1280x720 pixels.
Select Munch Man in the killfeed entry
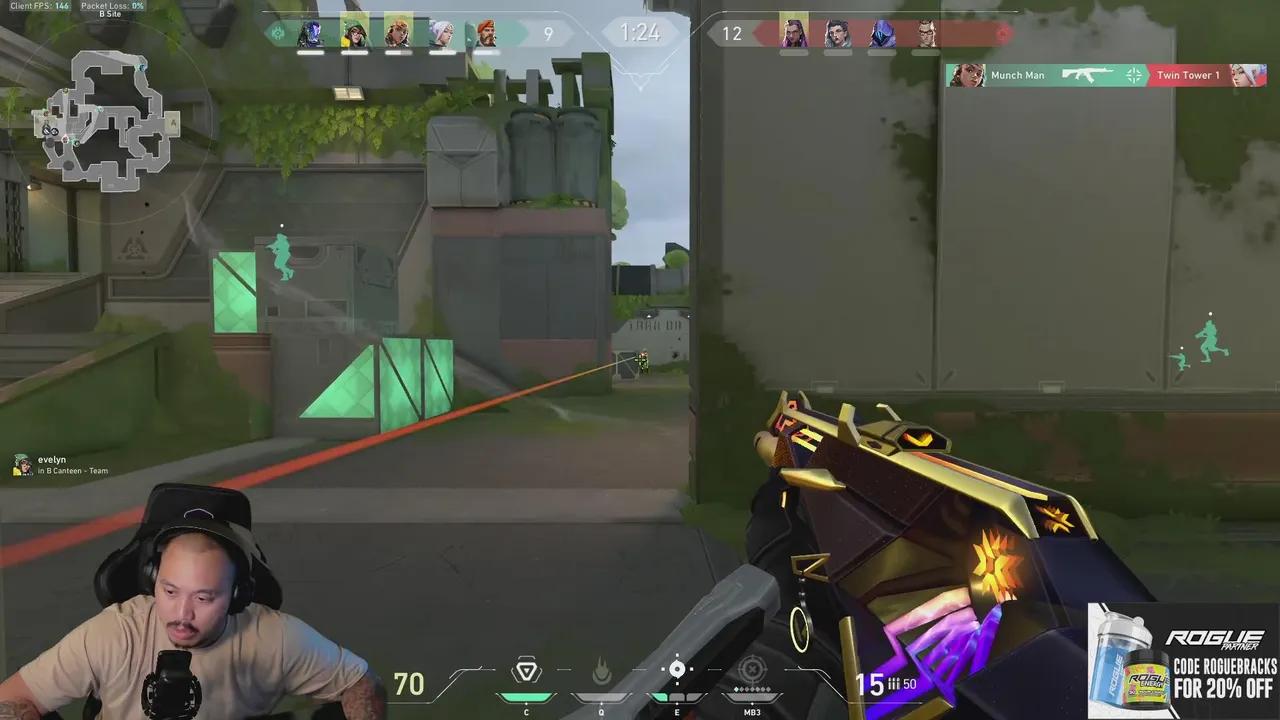coord(1018,75)
